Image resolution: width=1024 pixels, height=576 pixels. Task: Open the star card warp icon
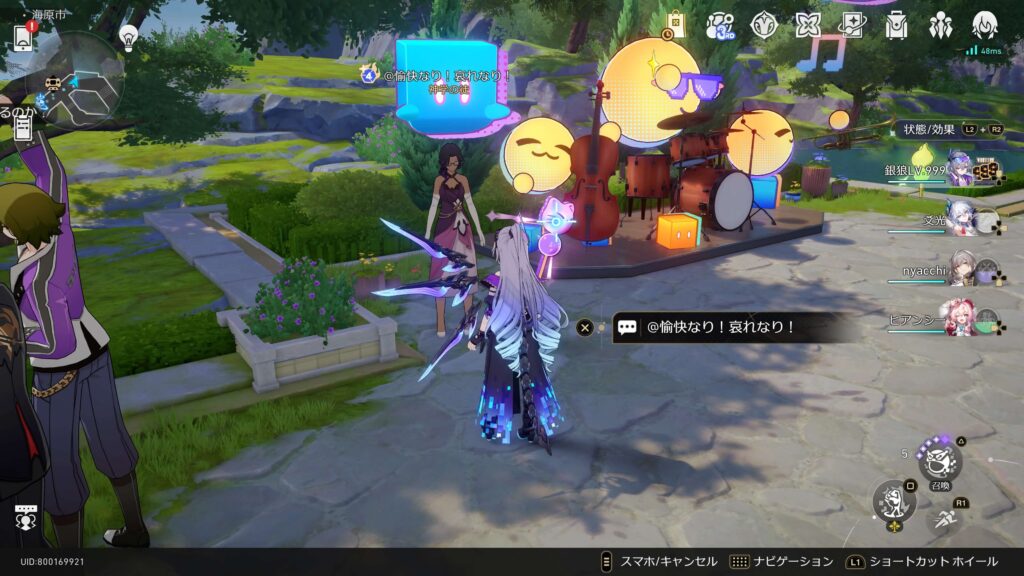(x=852, y=25)
